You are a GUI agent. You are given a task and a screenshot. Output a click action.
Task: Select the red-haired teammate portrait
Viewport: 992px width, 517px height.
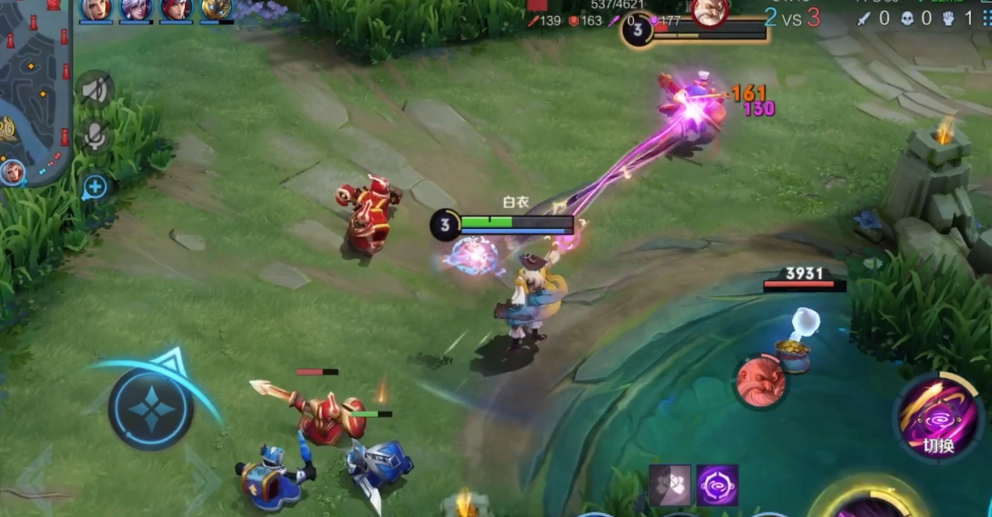click(x=176, y=9)
